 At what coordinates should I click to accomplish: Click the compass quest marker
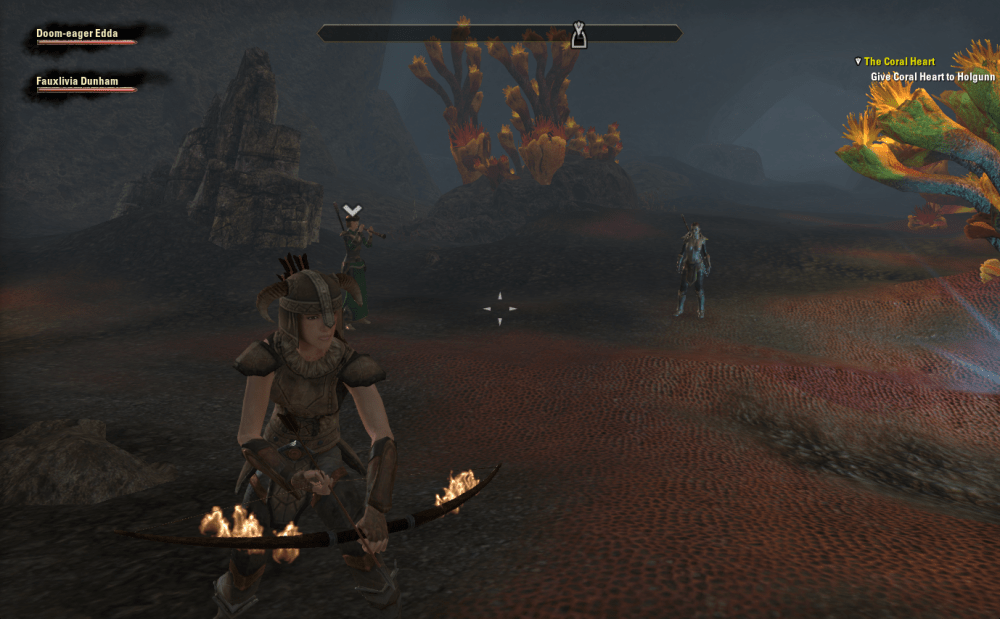pyautogui.click(x=579, y=36)
